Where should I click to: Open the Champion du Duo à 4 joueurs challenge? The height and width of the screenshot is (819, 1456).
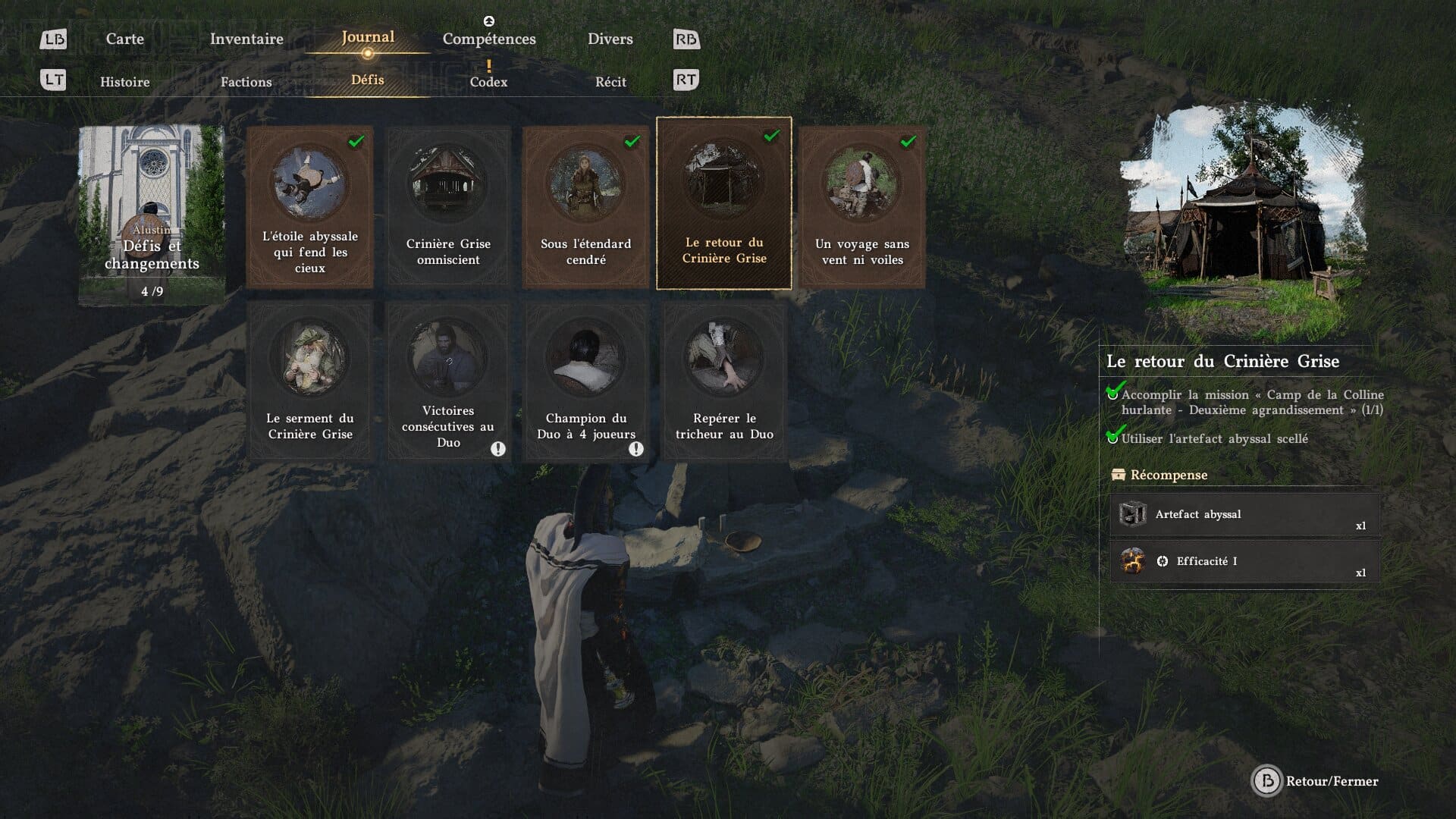pos(586,381)
